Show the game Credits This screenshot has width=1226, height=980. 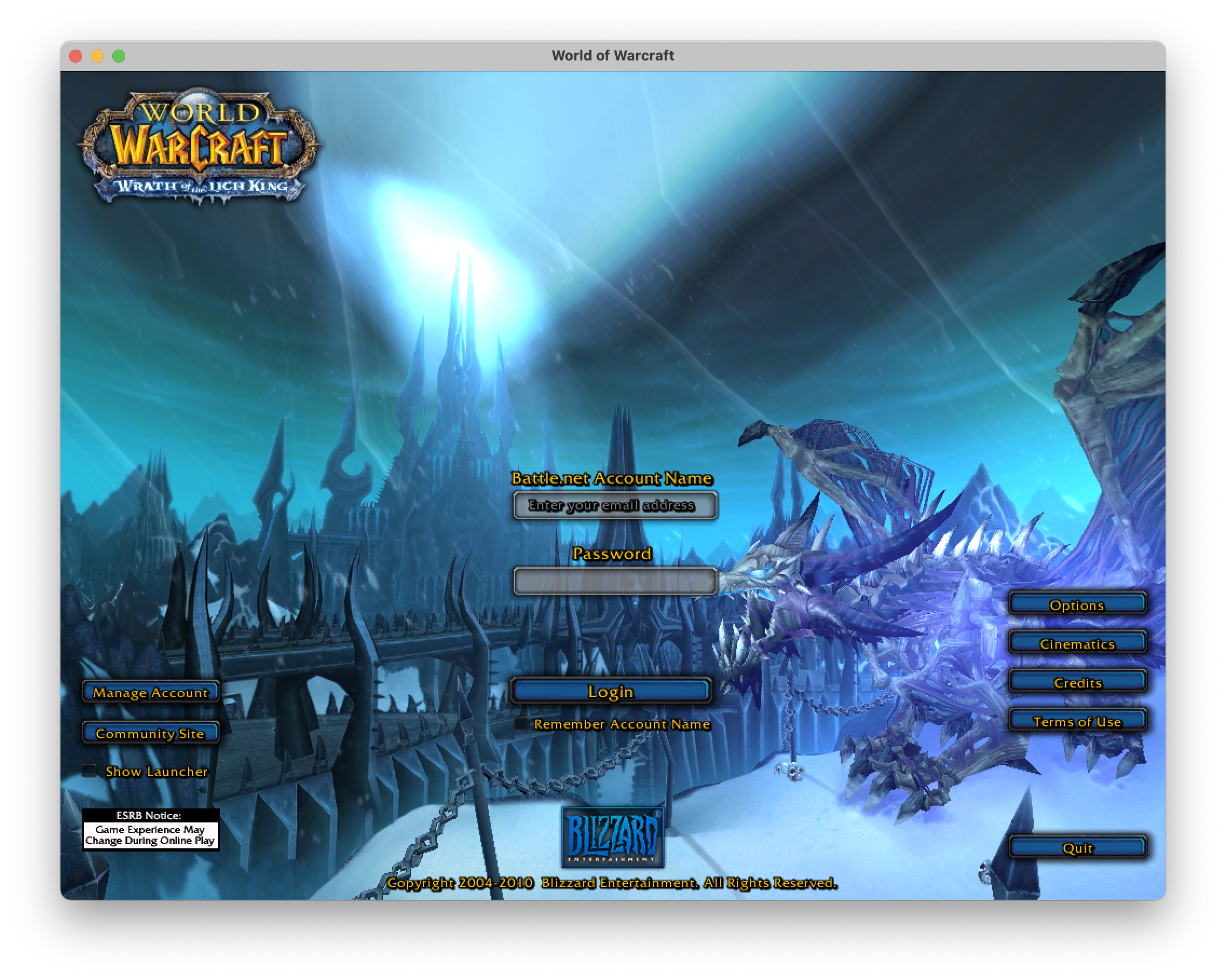(x=1077, y=682)
